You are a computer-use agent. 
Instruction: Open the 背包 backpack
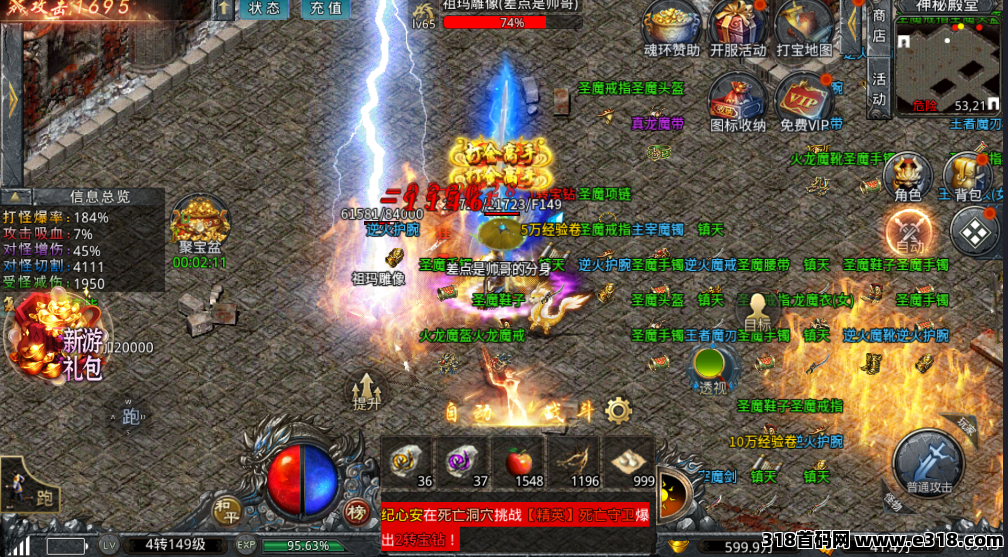967,177
